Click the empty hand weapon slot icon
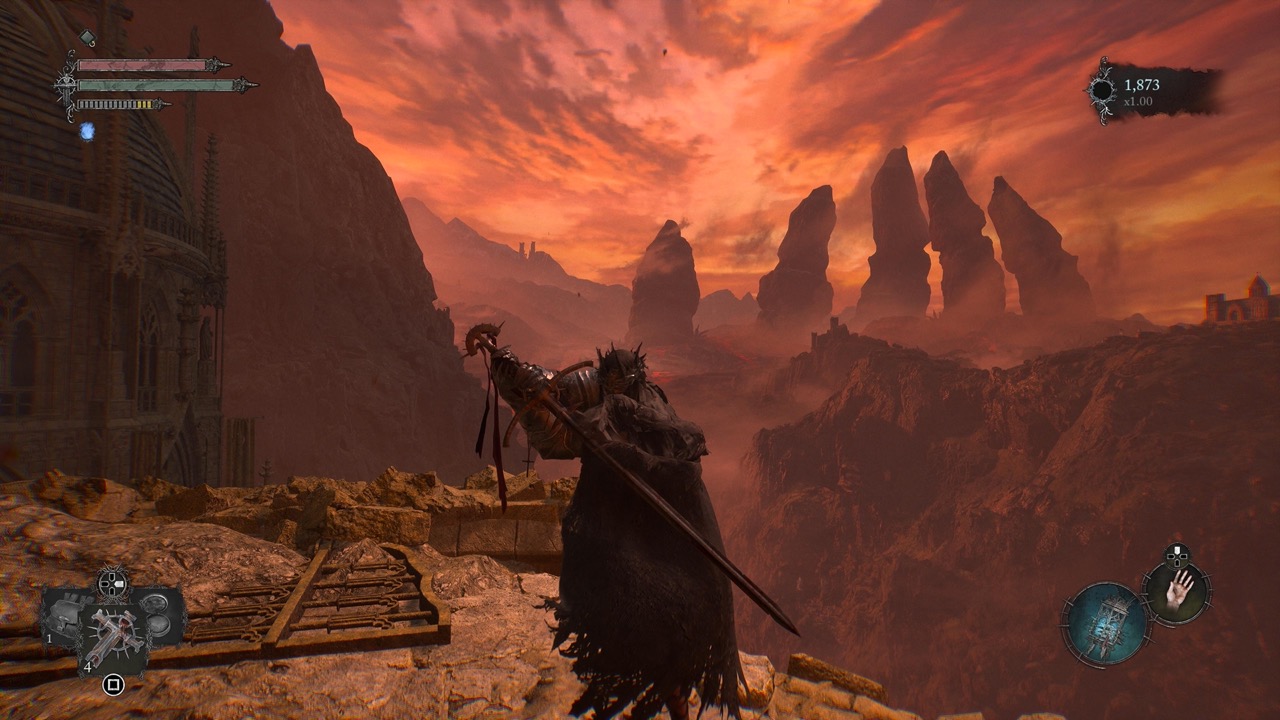Viewport: 1280px width, 720px height. point(1178,592)
